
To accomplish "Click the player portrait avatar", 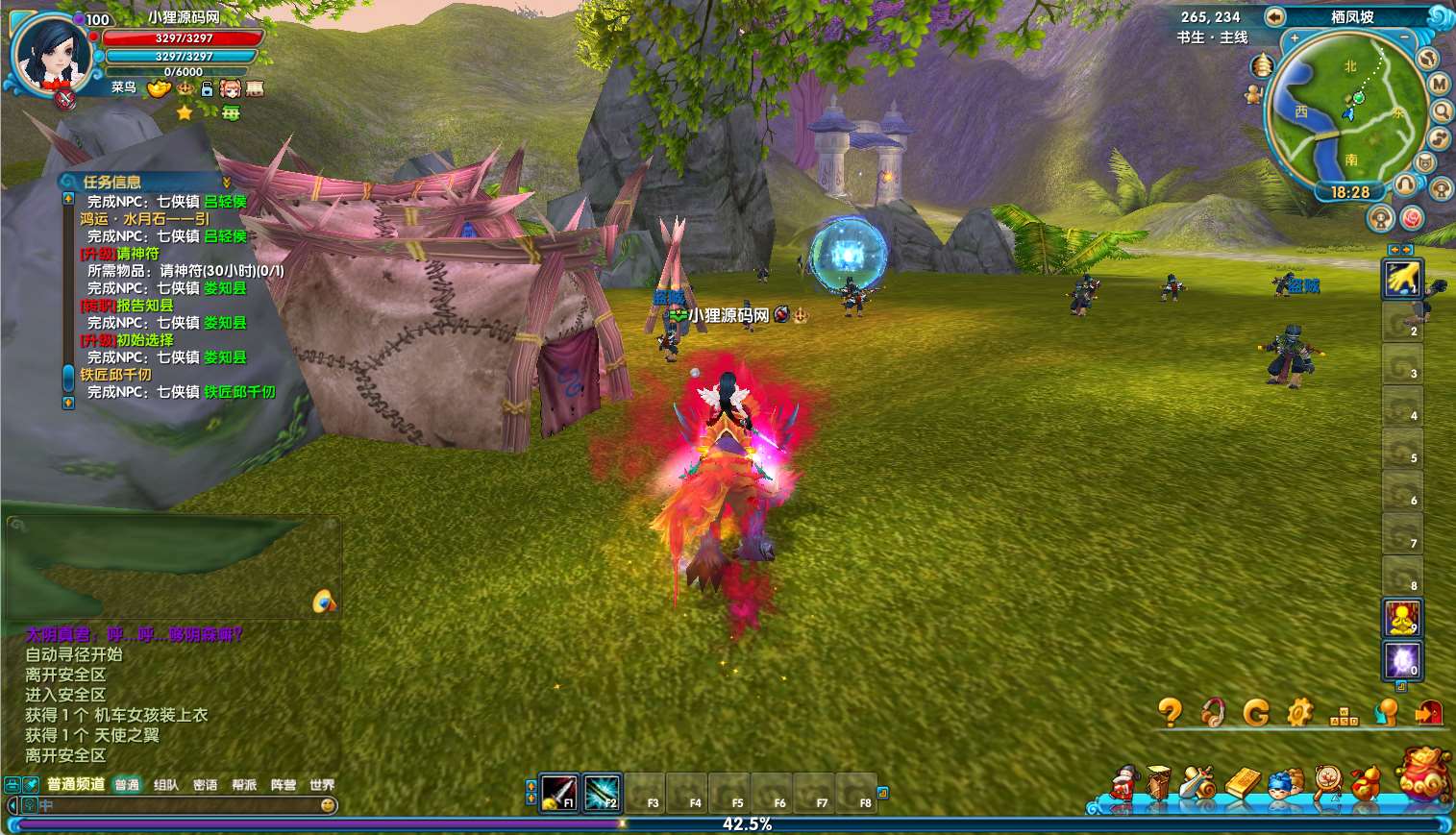I will (x=51, y=56).
